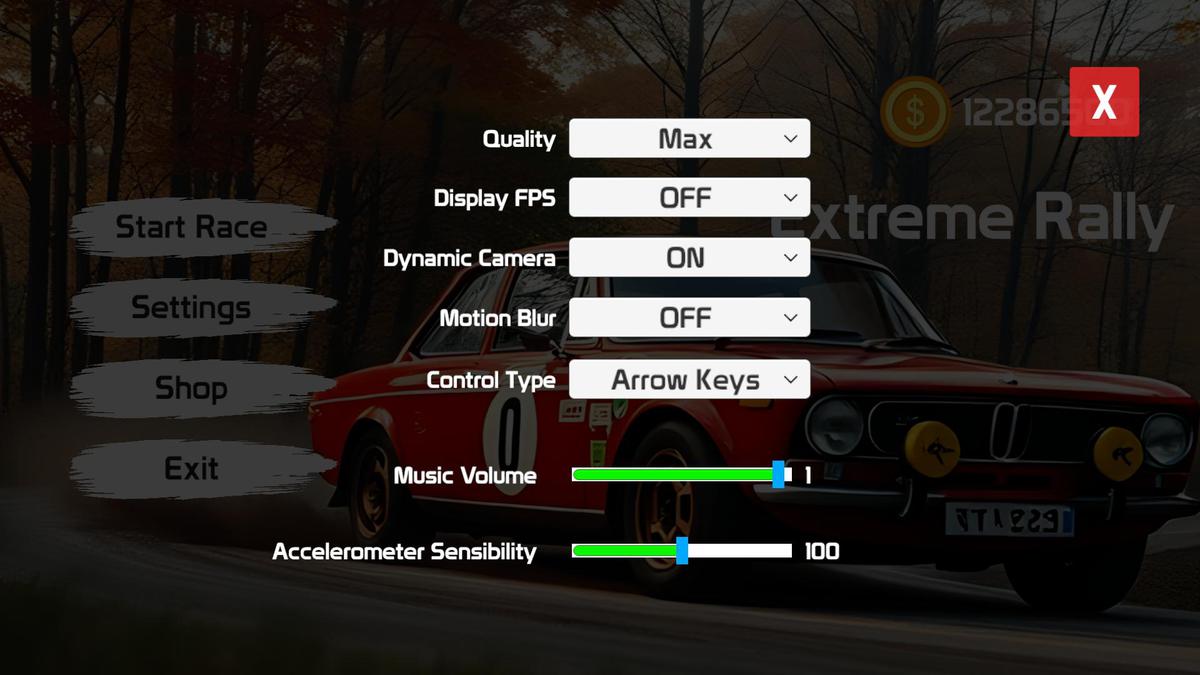
Task: Click the Exit menu button
Action: point(192,468)
